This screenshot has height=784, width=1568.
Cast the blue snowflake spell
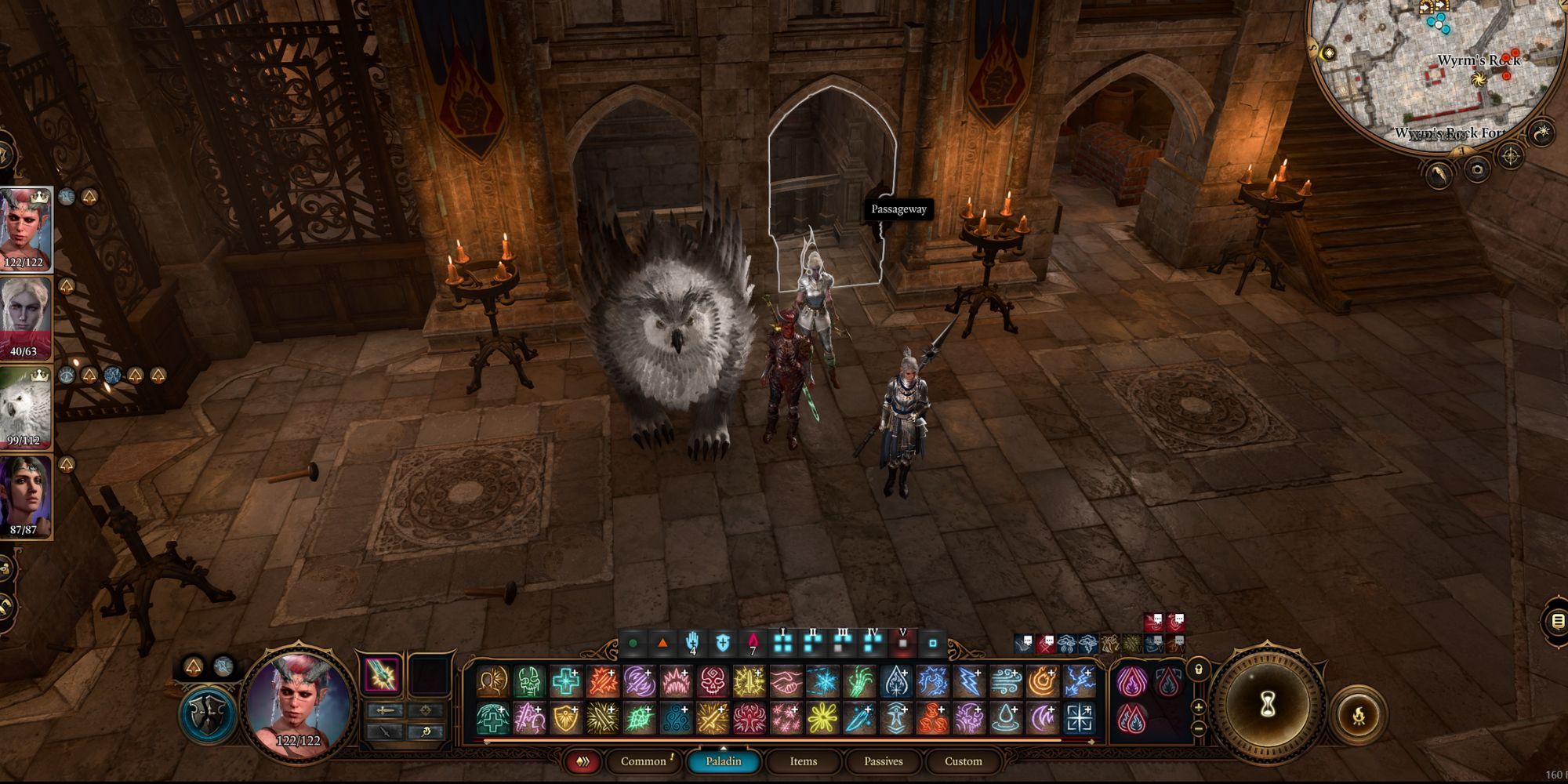[x=823, y=681]
